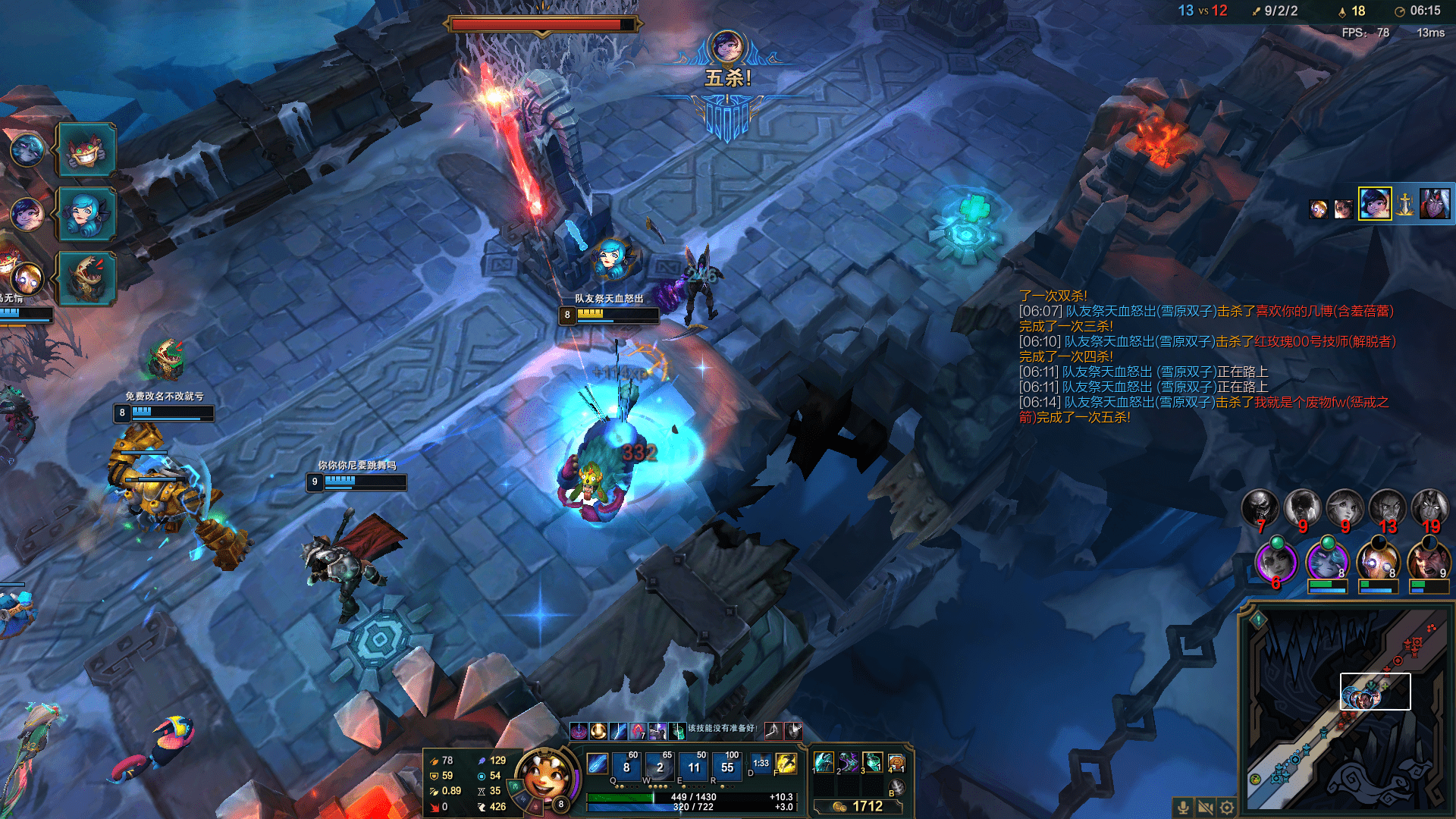The width and height of the screenshot is (1456, 819).
Task: Toggle the microphone button beside the minimap
Action: point(1183,807)
